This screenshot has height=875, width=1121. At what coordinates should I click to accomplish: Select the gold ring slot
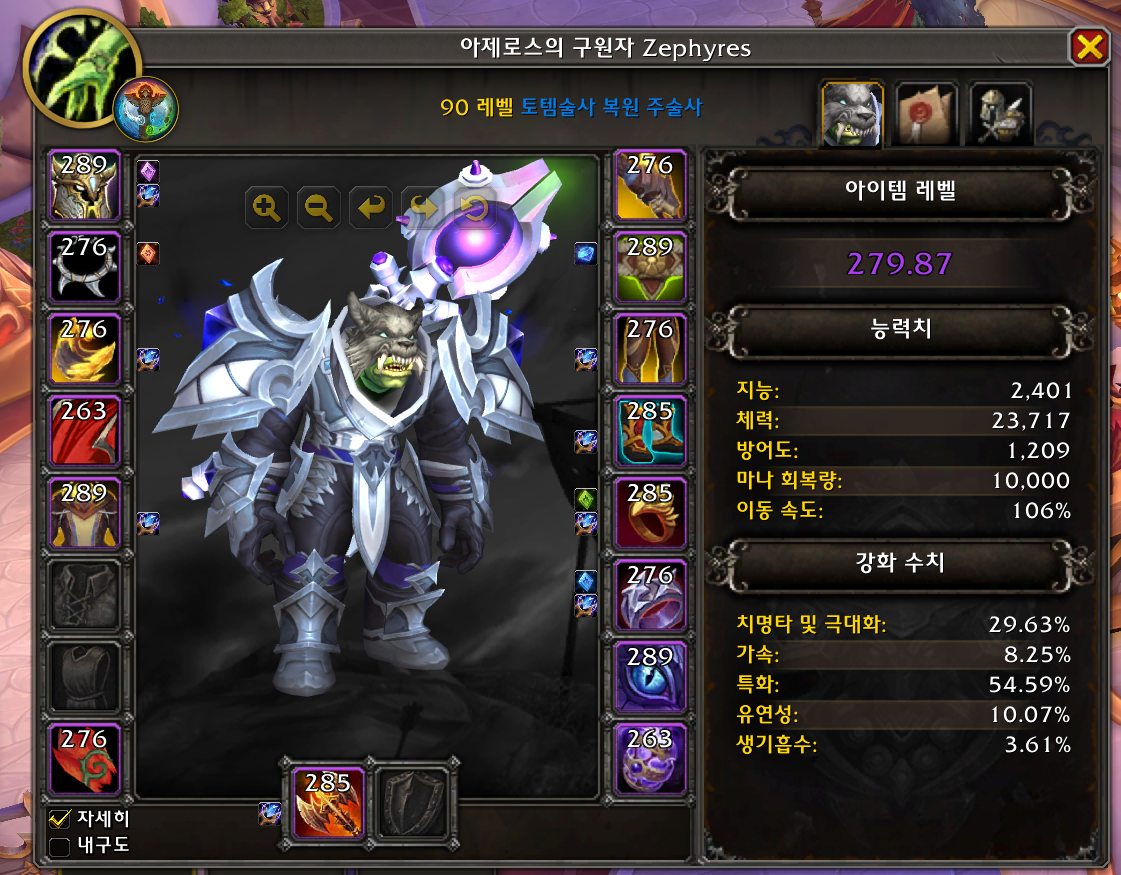[x=650, y=514]
